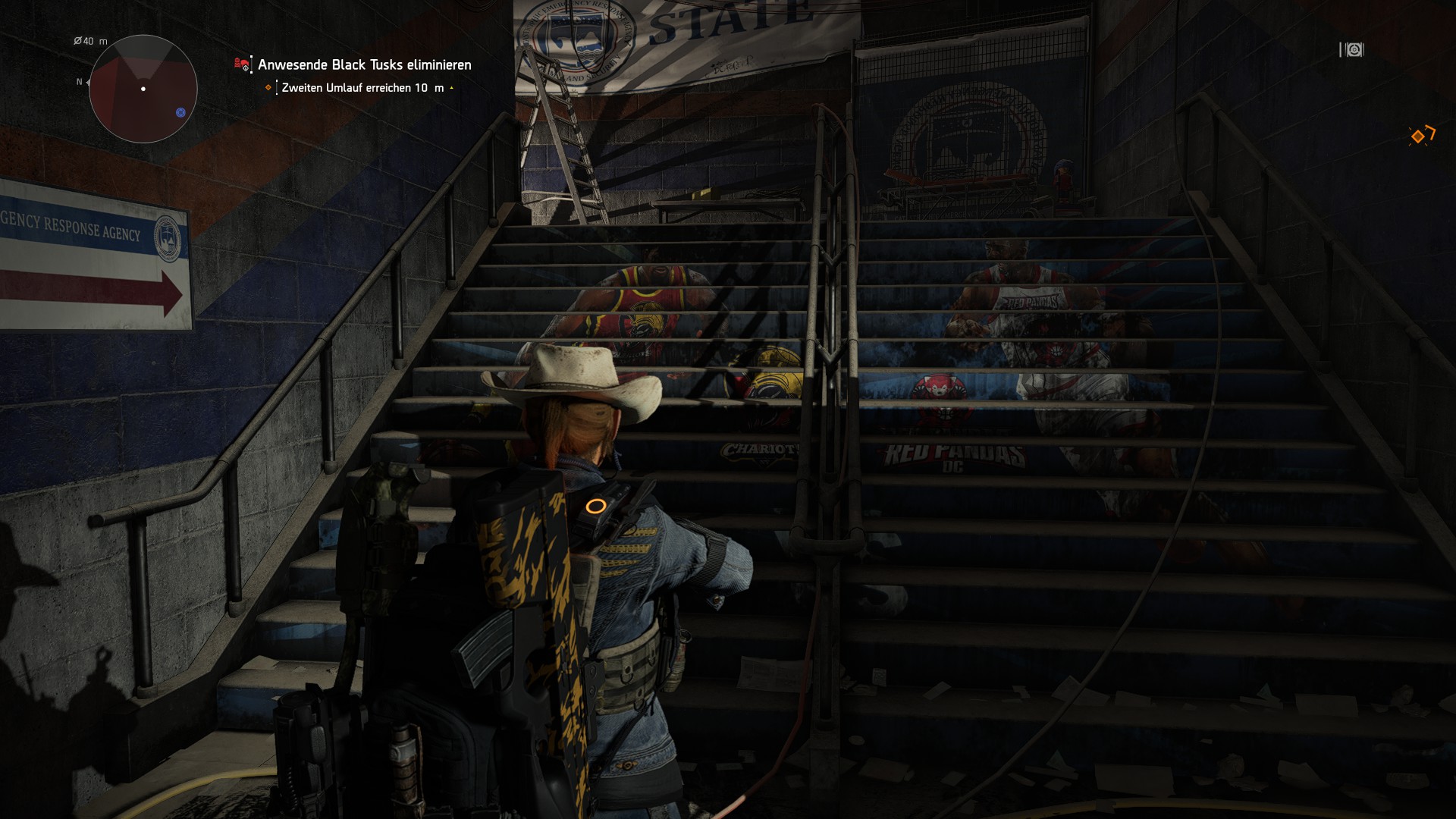Select the red Black Tusk faction icon
The height and width of the screenshot is (819, 1456).
tap(241, 64)
